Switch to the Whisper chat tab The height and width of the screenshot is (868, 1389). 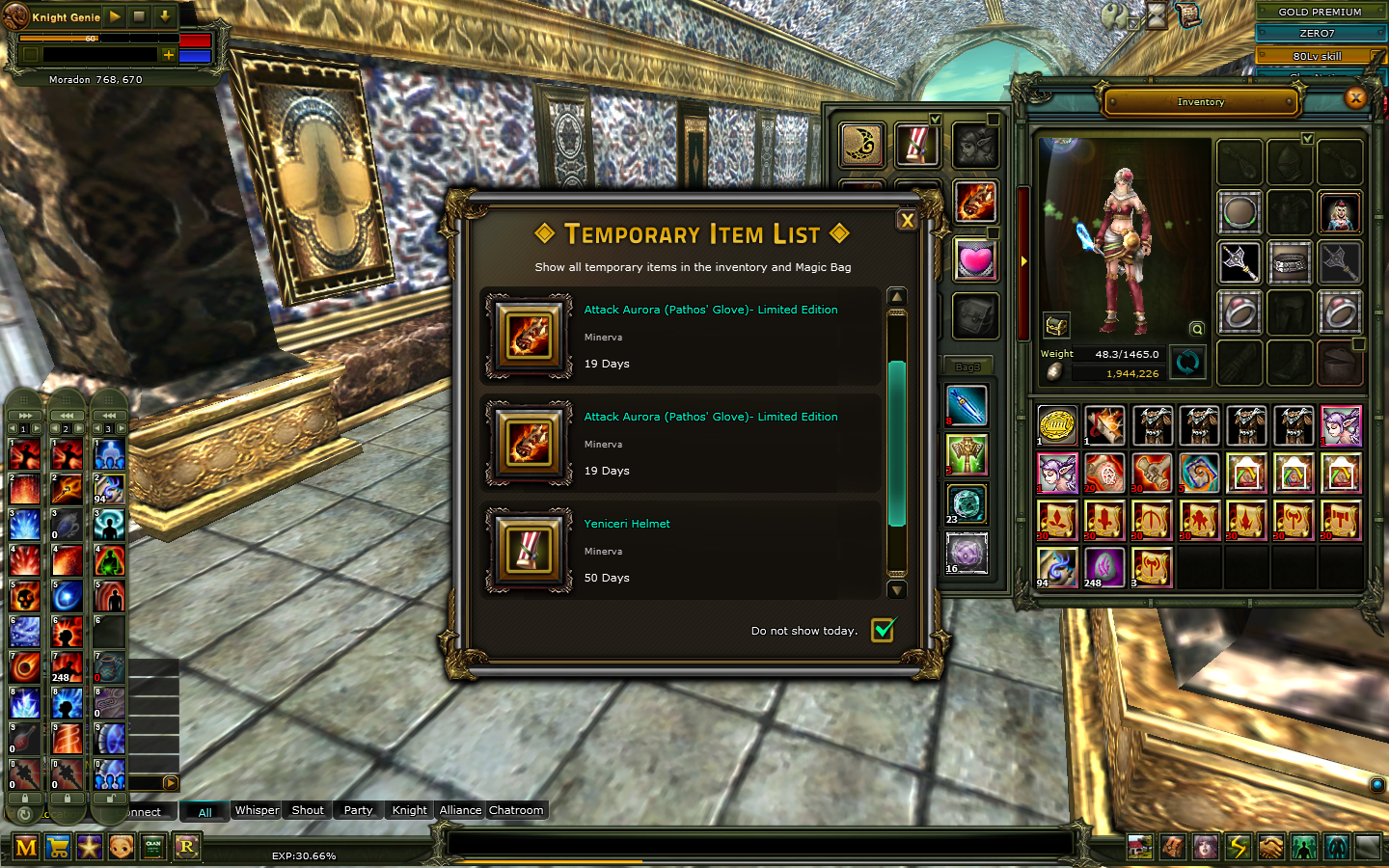point(256,810)
